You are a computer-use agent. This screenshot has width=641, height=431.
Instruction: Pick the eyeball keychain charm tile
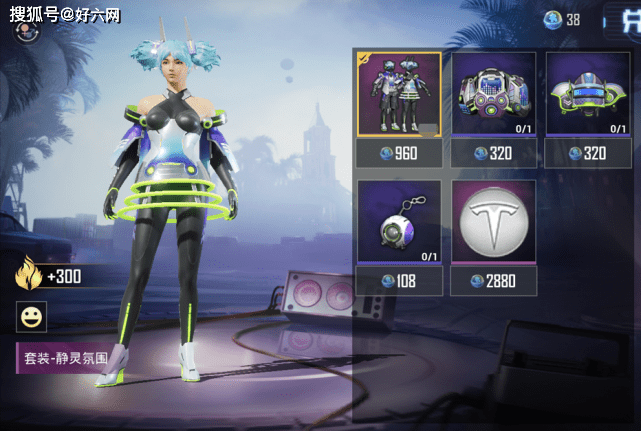(399, 224)
